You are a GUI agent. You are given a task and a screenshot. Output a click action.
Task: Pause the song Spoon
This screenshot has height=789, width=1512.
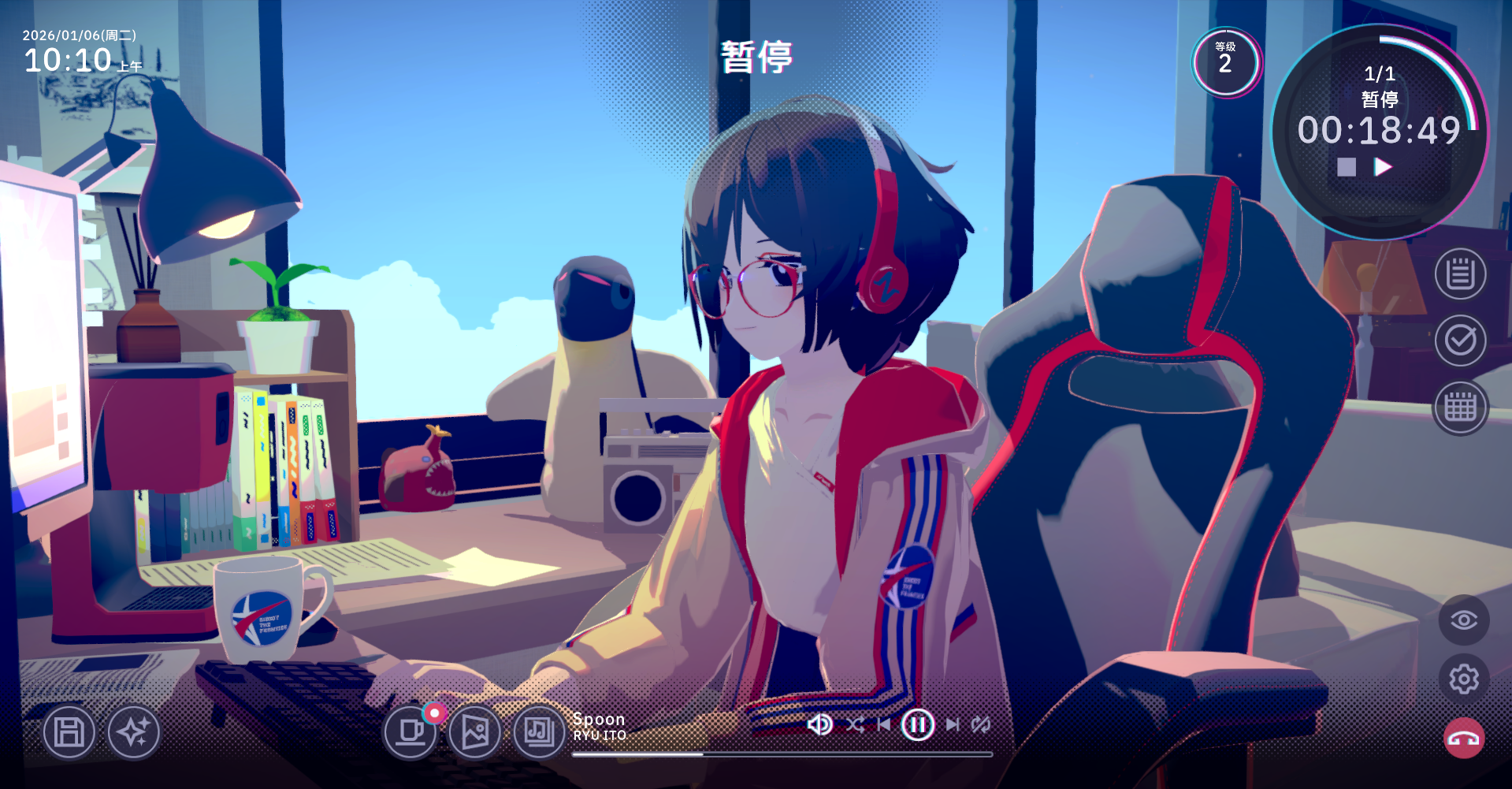point(917,724)
